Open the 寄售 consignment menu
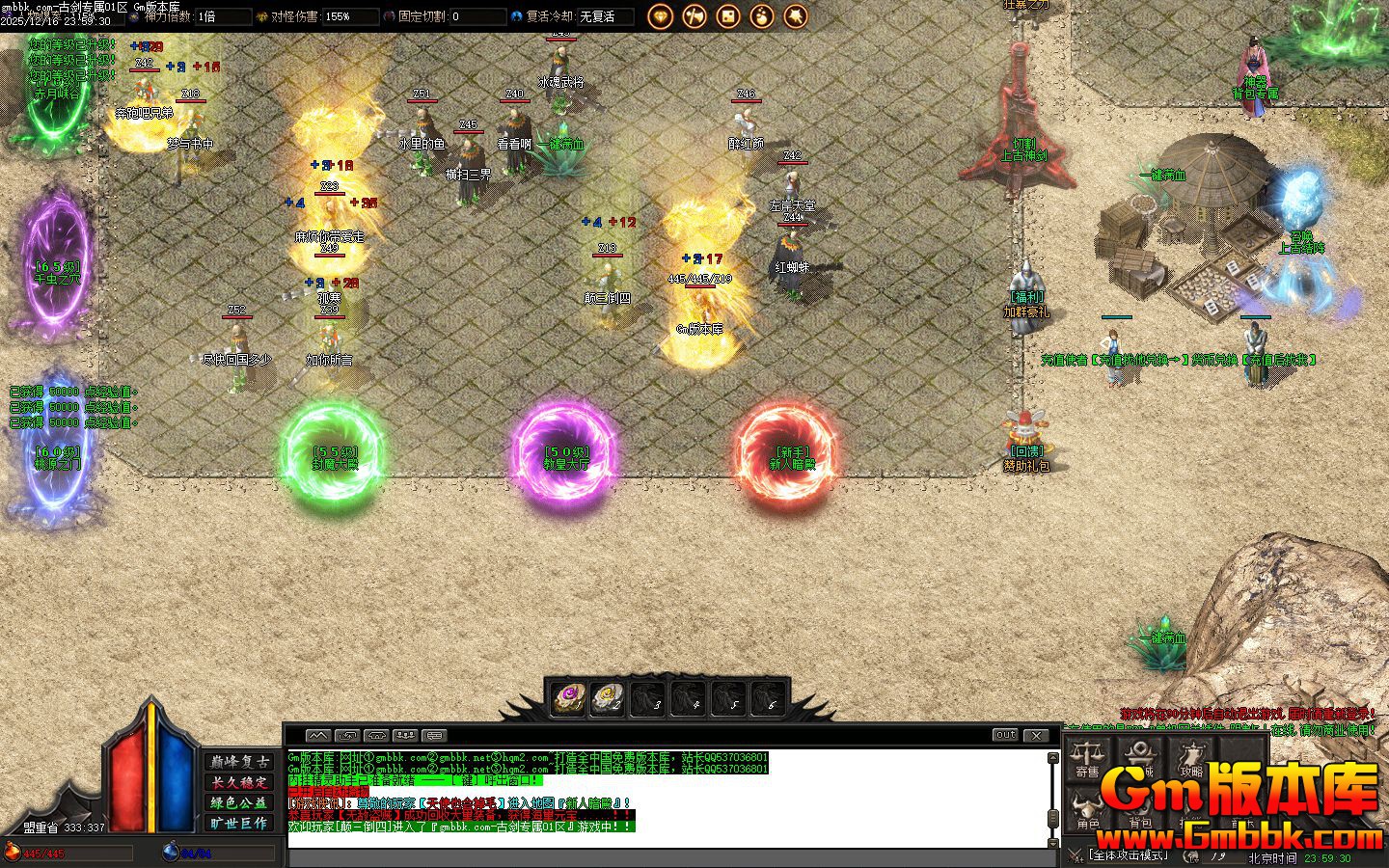1389x868 pixels. pyautogui.click(x=1087, y=758)
